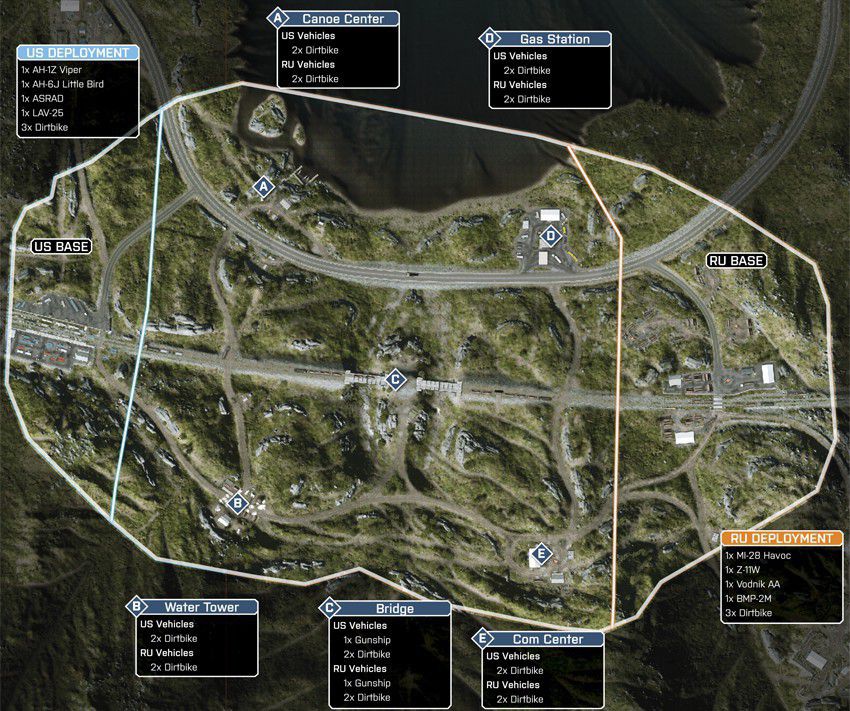This screenshot has width=850, height=711.
Task: Choose capture point C at the bridge
Action: pyautogui.click(x=395, y=379)
